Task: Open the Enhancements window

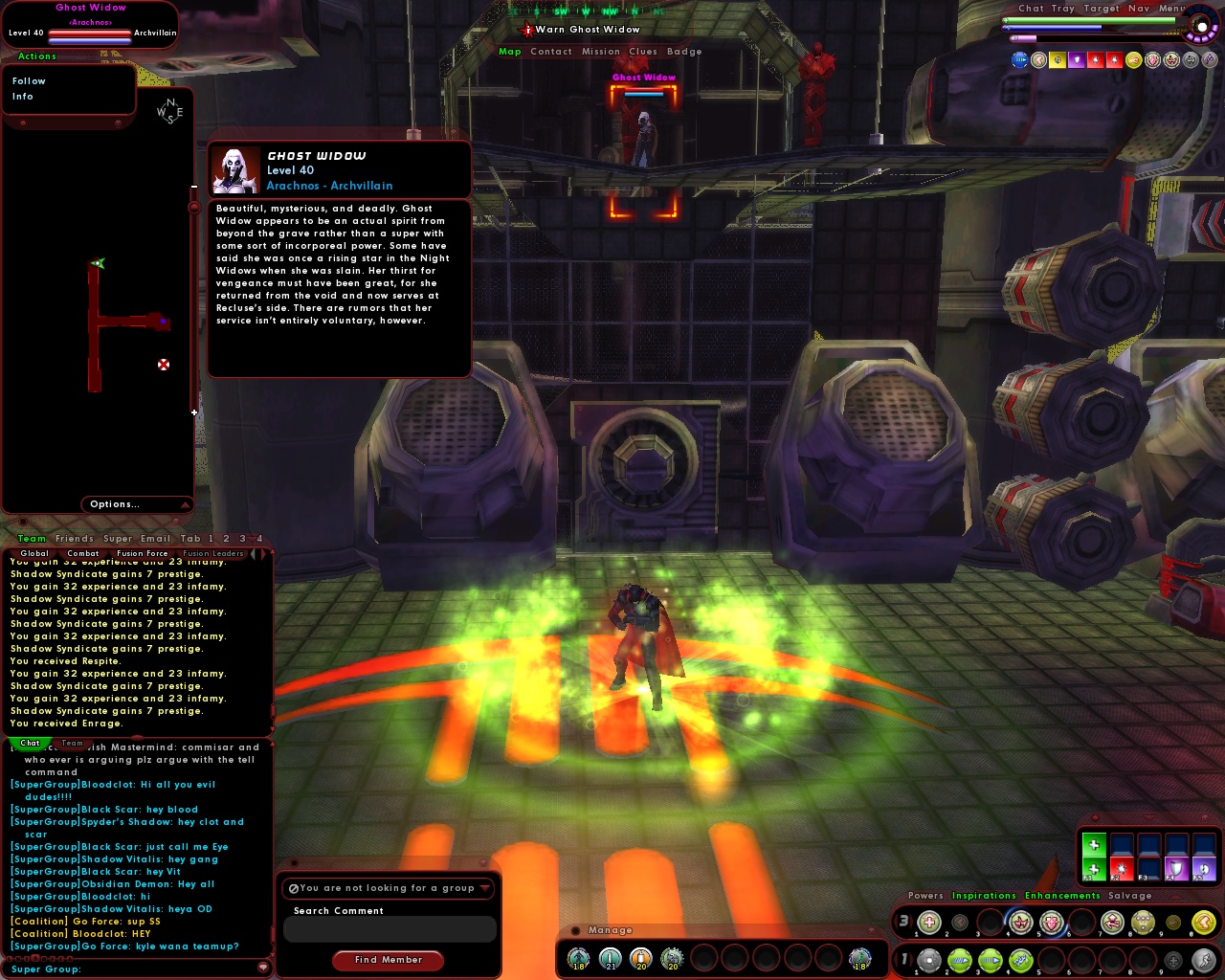Action: click(1062, 896)
